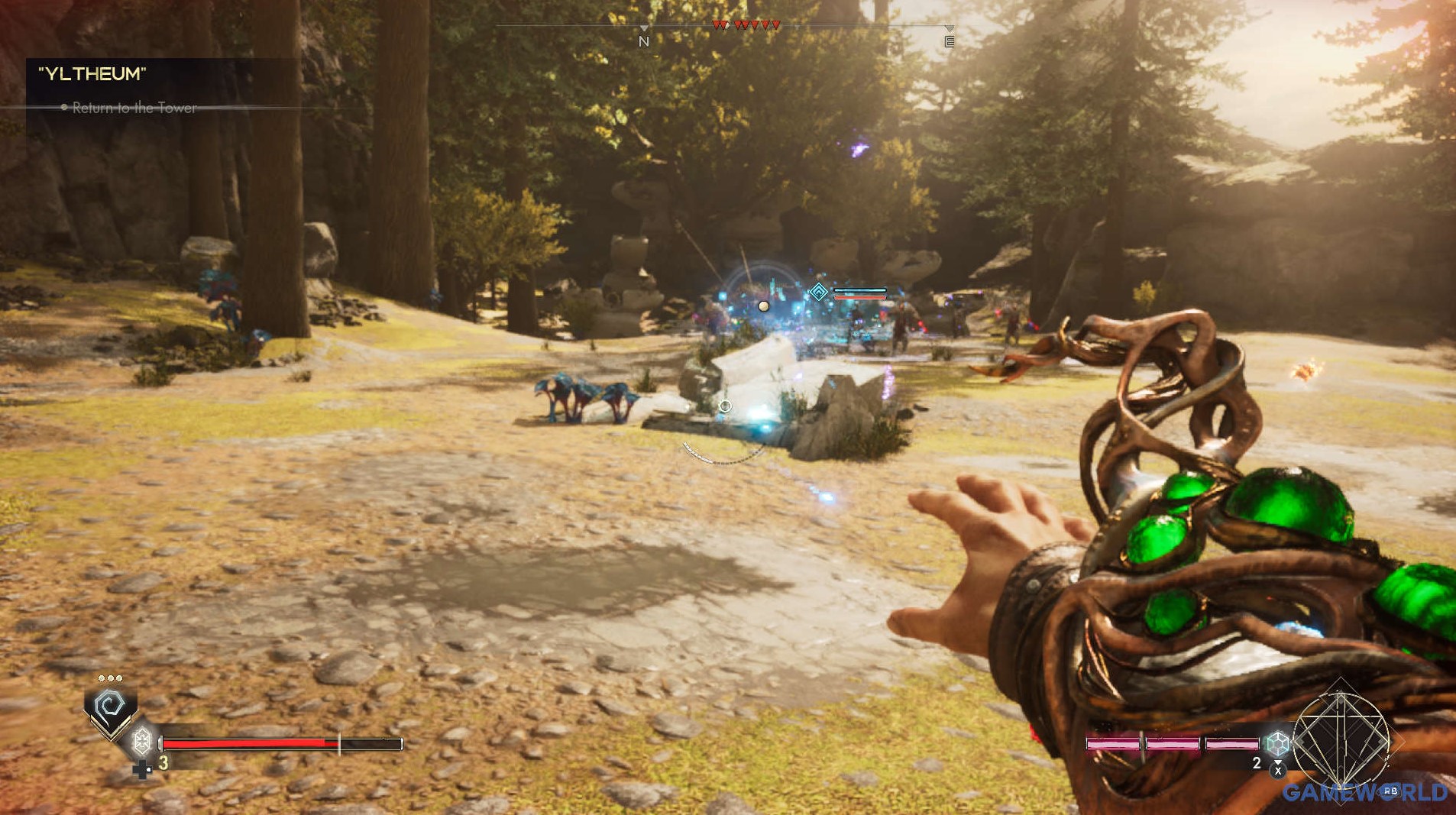Click the GAMEWORLD watermark logo
Image resolution: width=1456 pixels, height=815 pixels.
click(1364, 793)
